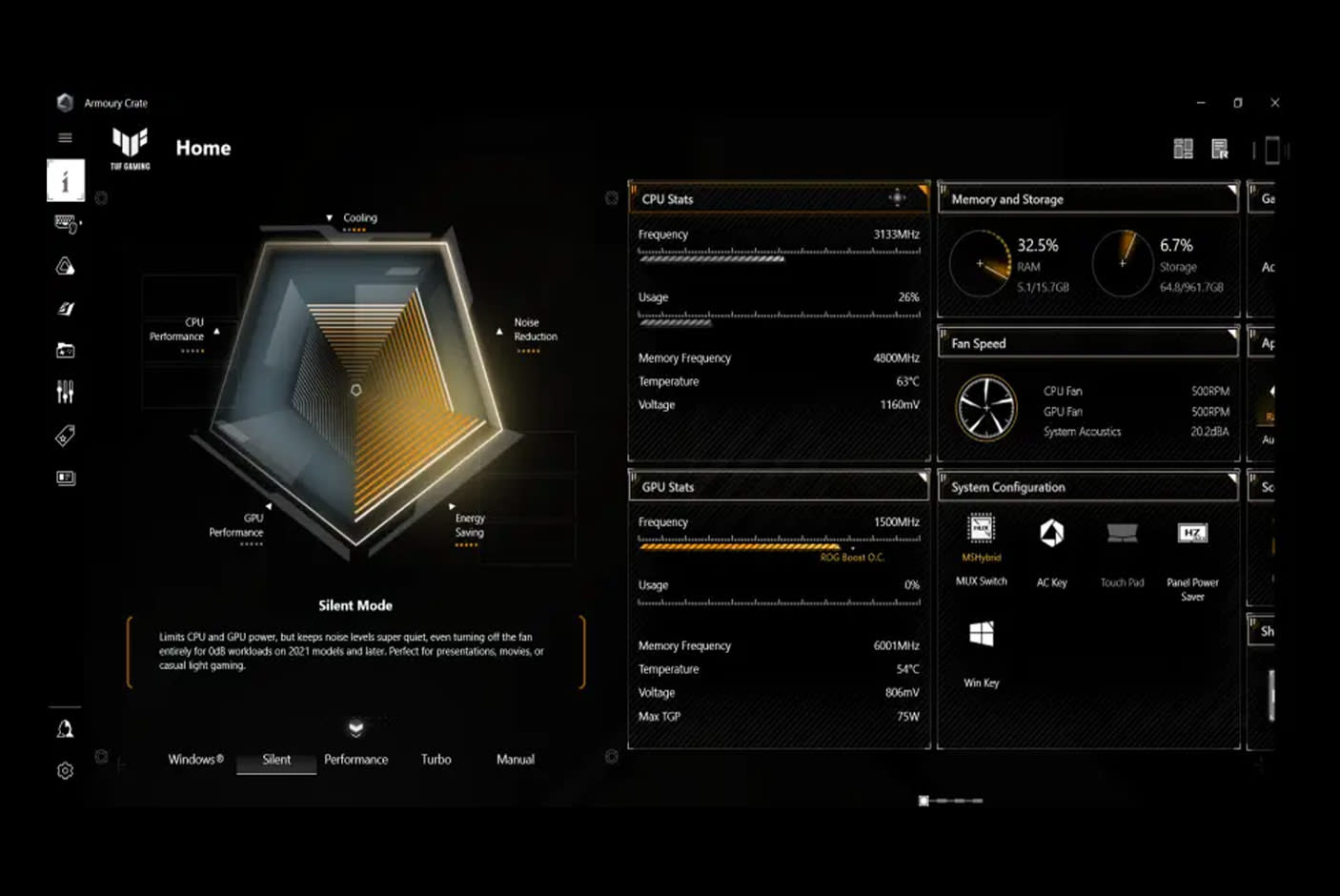Close the Armoury Crate window
The width and height of the screenshot is (1340, 896).
[x=1274, y=103]
